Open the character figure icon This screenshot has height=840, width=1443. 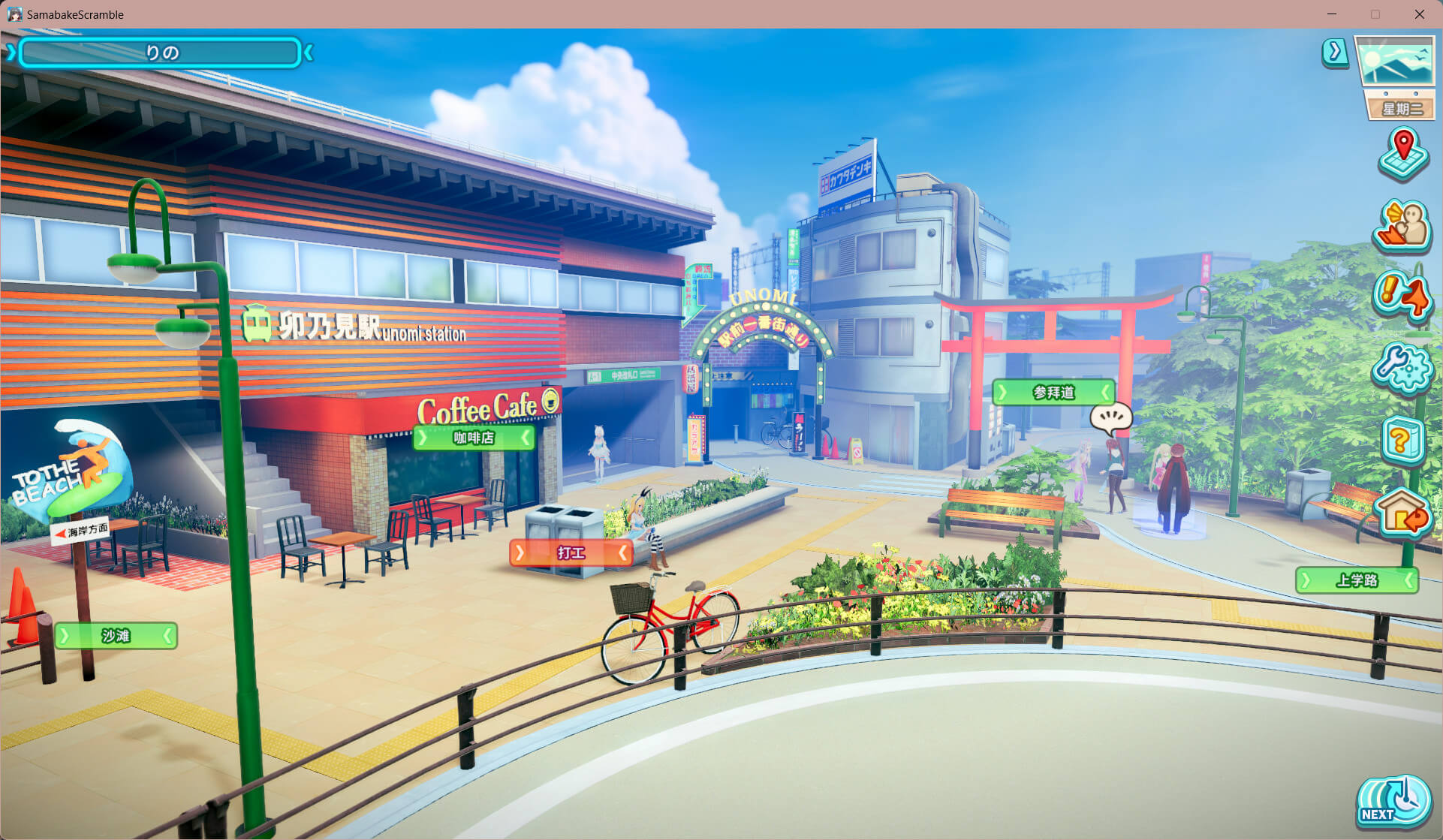click(1402, 227)
